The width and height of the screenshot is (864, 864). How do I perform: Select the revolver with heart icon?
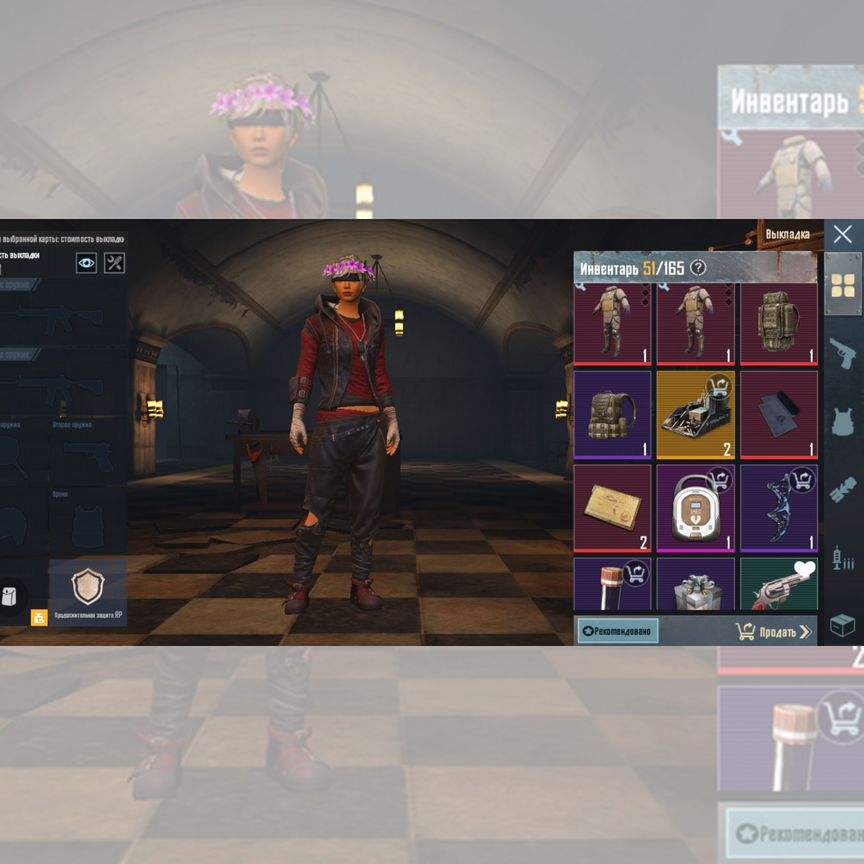(x=779, y=586)
